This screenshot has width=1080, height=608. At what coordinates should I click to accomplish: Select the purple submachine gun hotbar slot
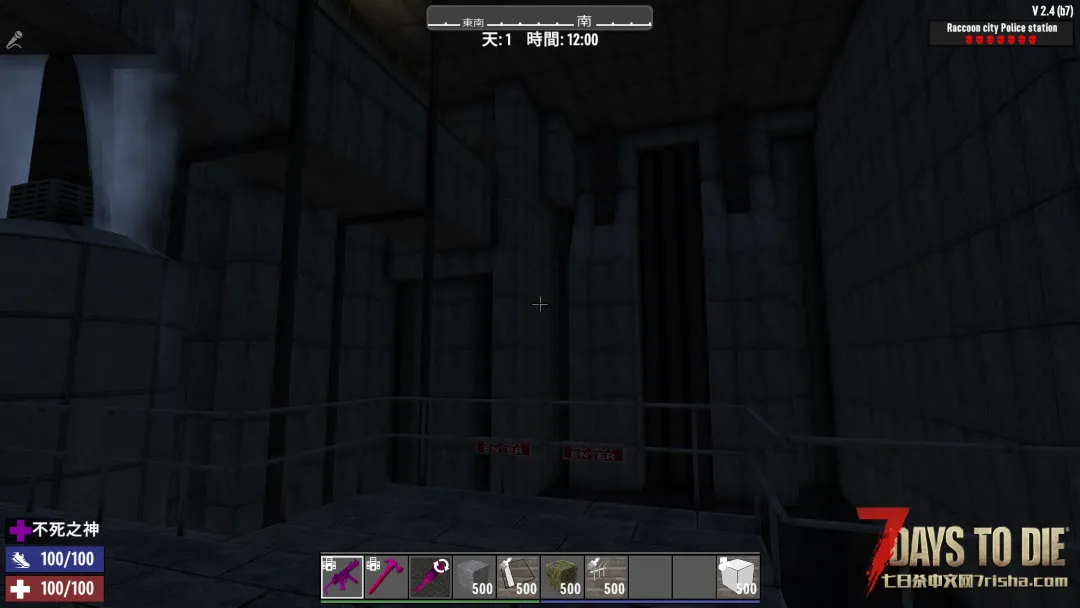click(342, 577)
